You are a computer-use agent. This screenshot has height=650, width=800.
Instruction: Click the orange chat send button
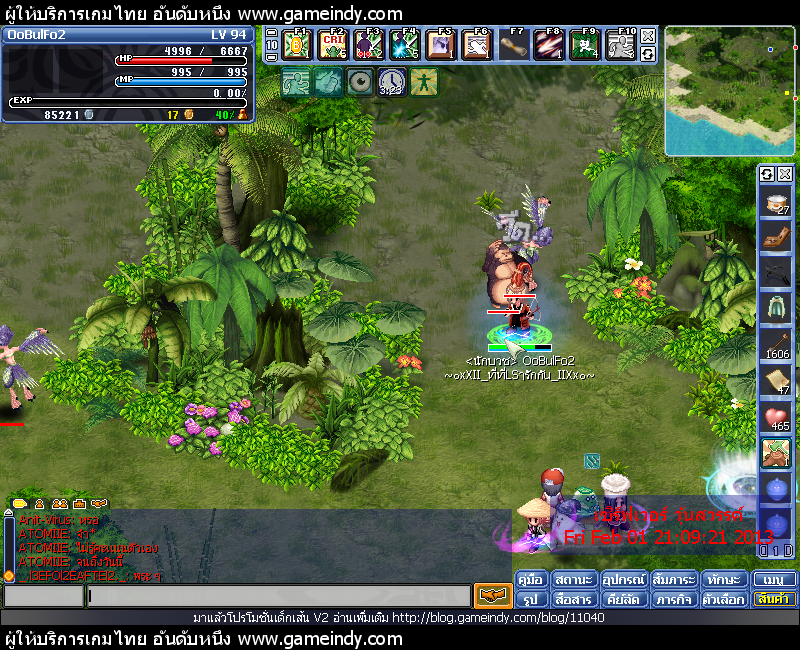492,596
